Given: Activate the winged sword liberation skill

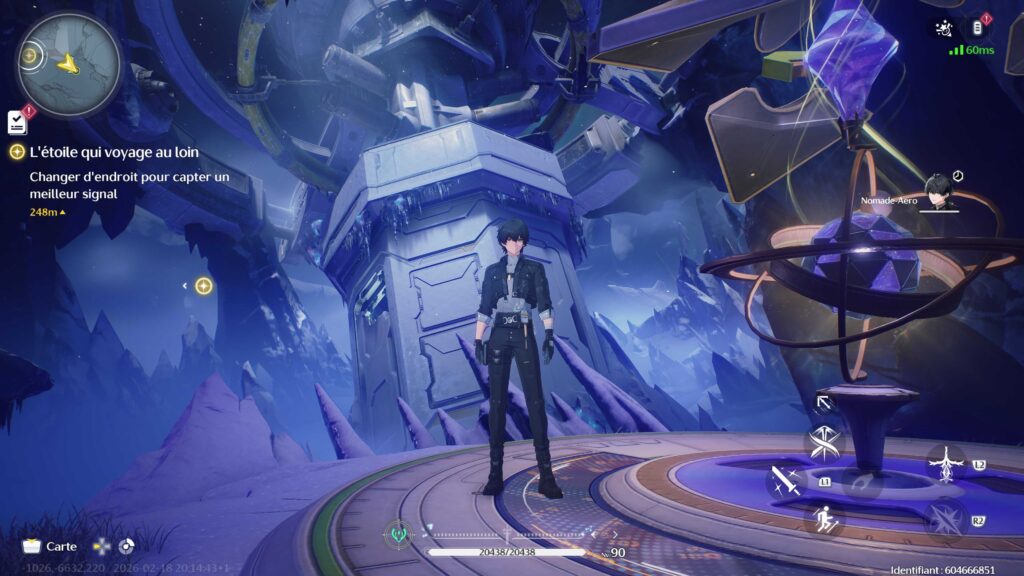Looking at the screenshot, I should pyautogui.click(x=944, y=463).
